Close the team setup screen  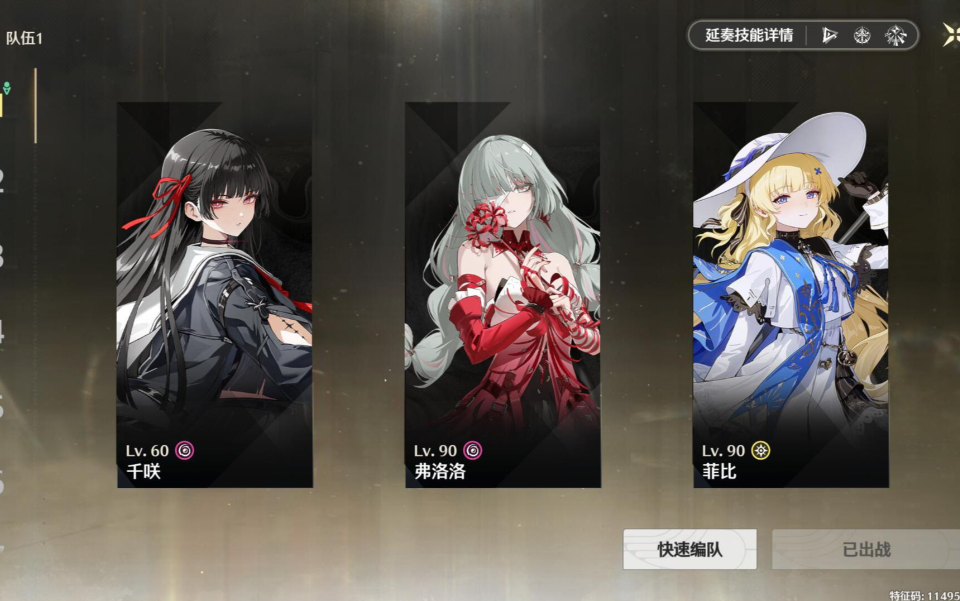pos(951,35)
